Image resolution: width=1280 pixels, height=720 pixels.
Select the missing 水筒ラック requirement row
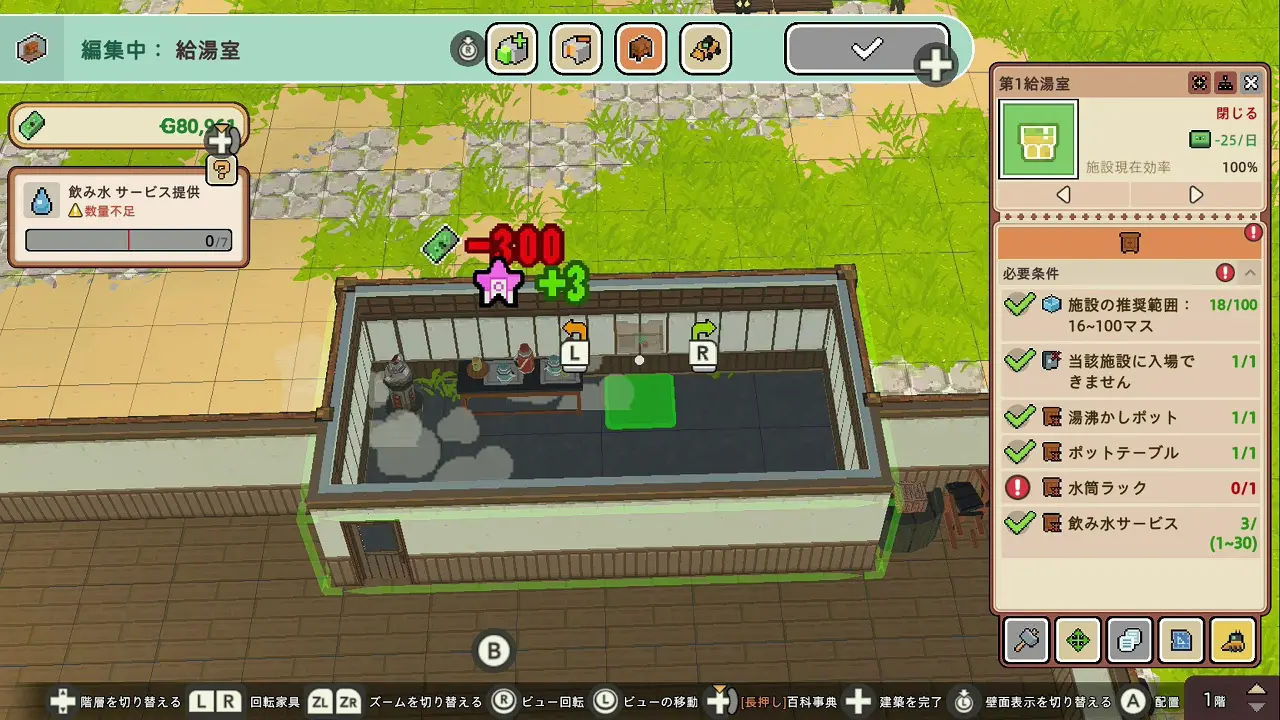[x=1130, y=488]
